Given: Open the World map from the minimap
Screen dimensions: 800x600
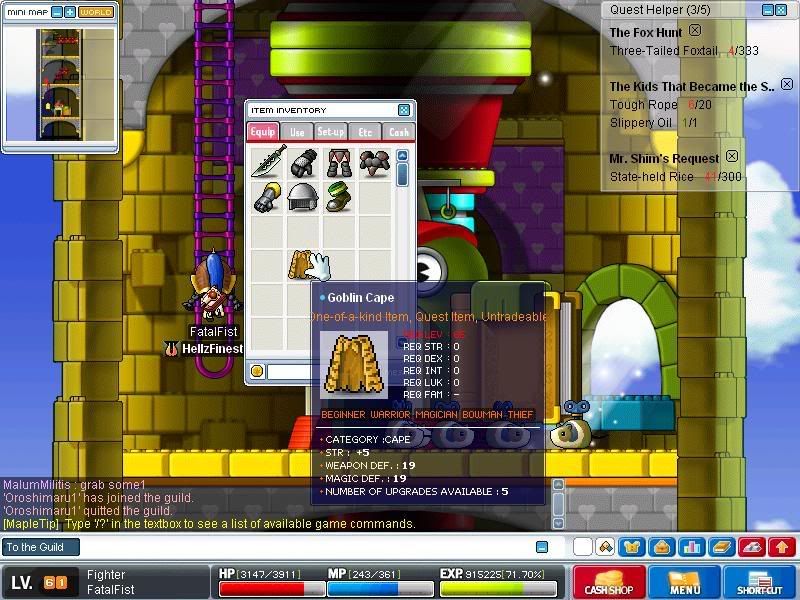Looking at the screenshot, I should point(95,12).
